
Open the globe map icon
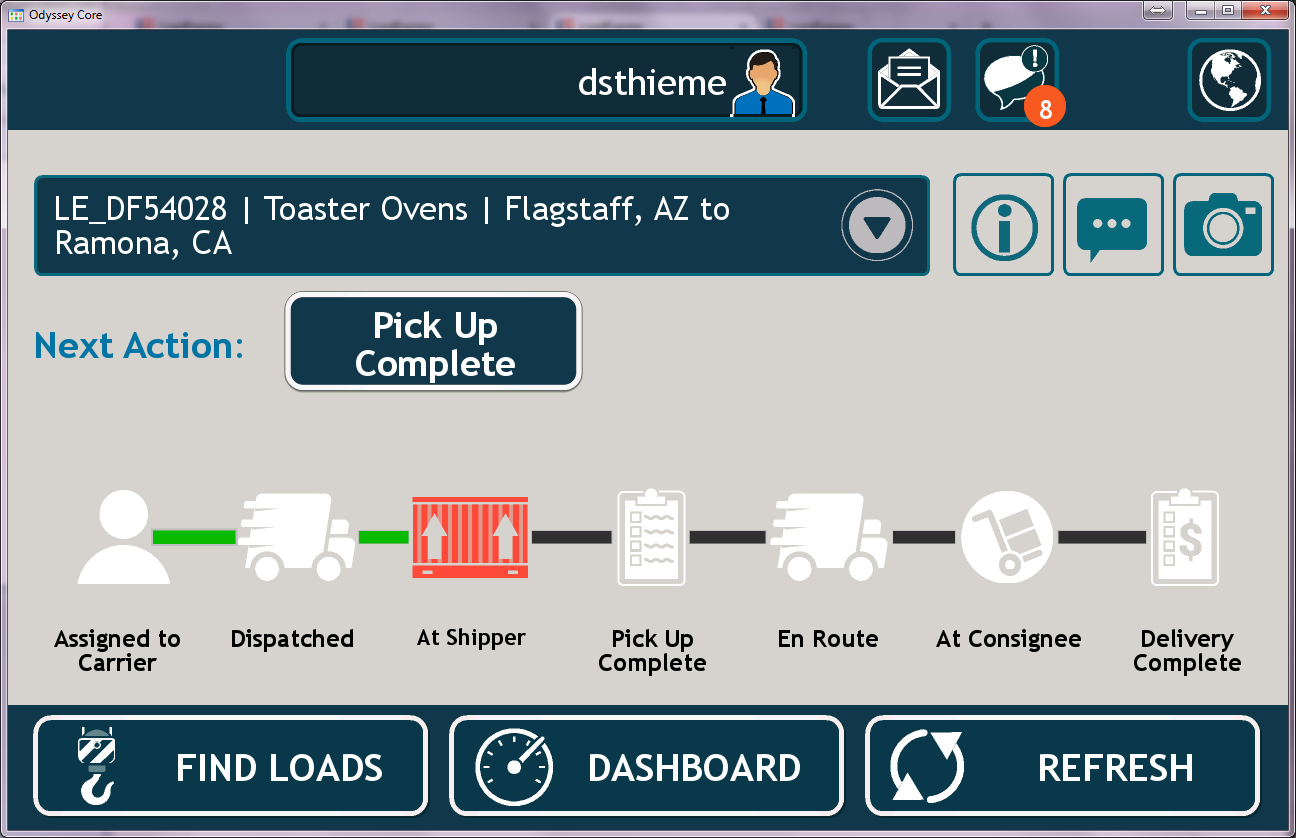(x=1229, y=80)
